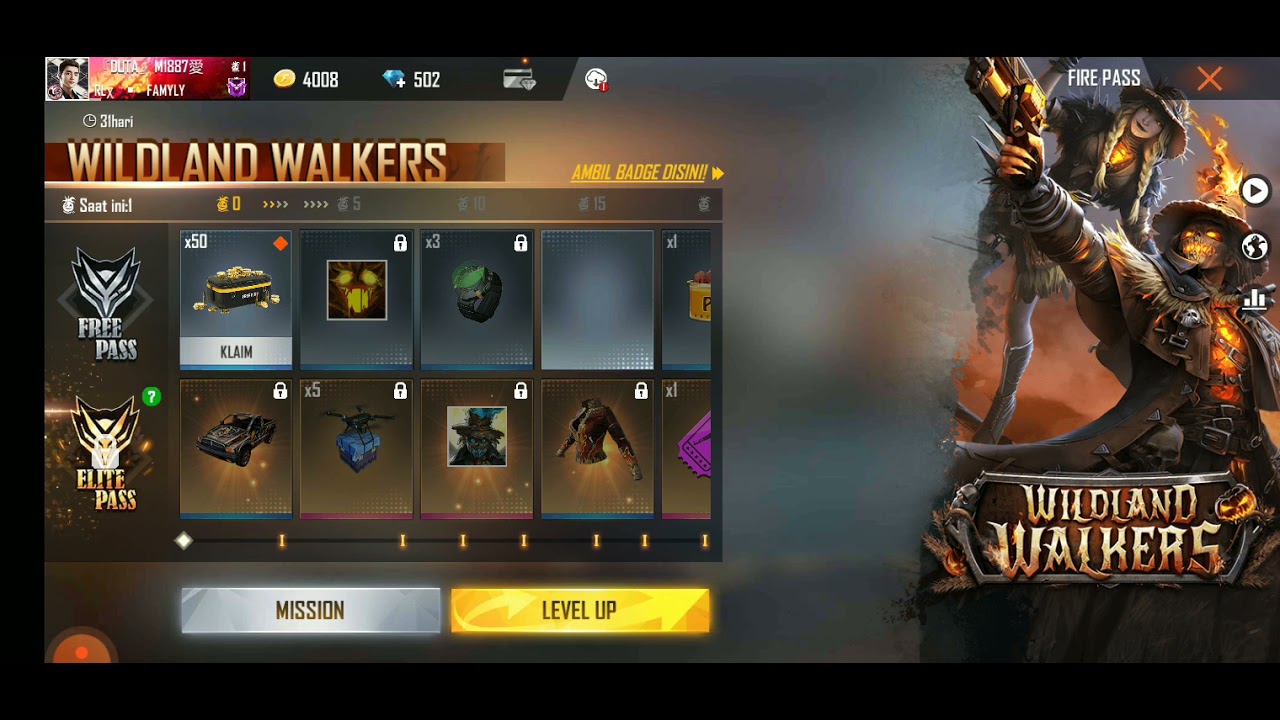Select the Elite Pass tab
1280x720 pixels.
pos(107,453)
